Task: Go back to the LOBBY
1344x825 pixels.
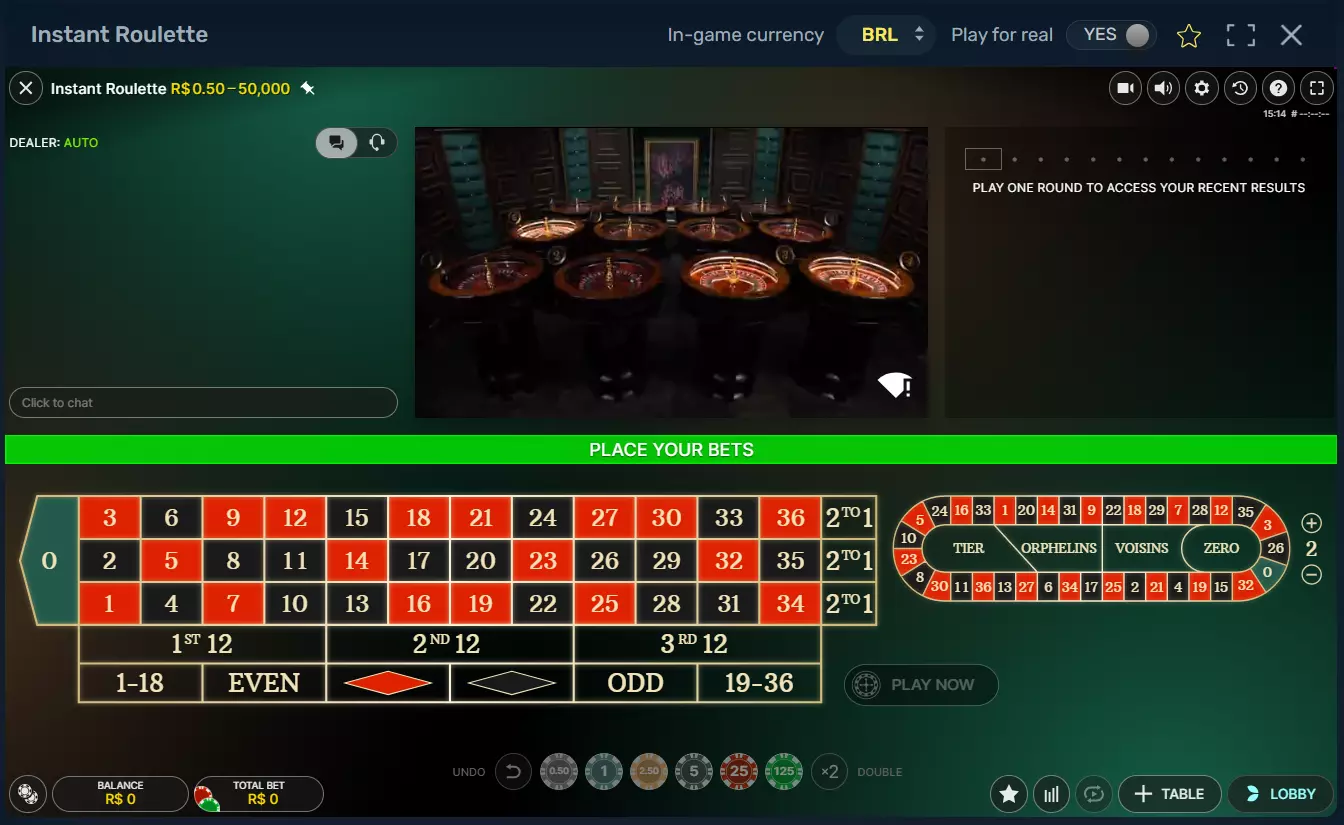Action: click(x=1280, y=794)
